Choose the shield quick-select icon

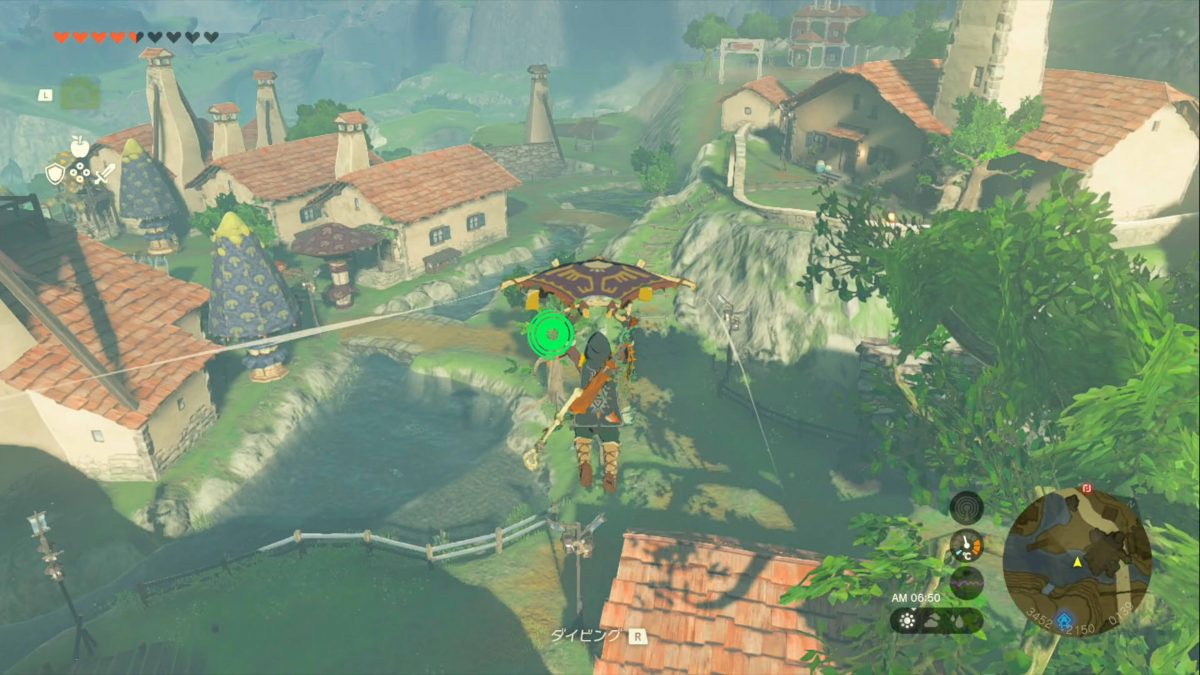pos(56,173)
